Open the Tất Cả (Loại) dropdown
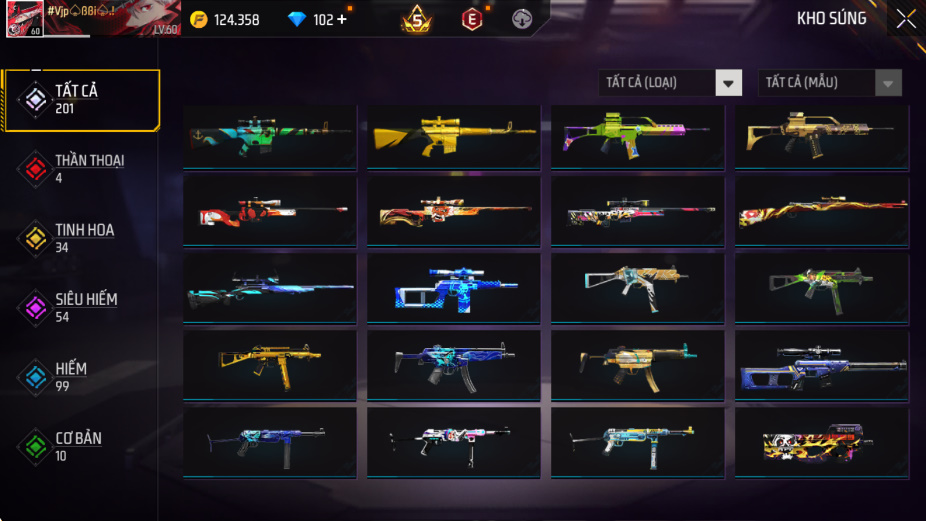926x521 pixels. coord(671,83)
